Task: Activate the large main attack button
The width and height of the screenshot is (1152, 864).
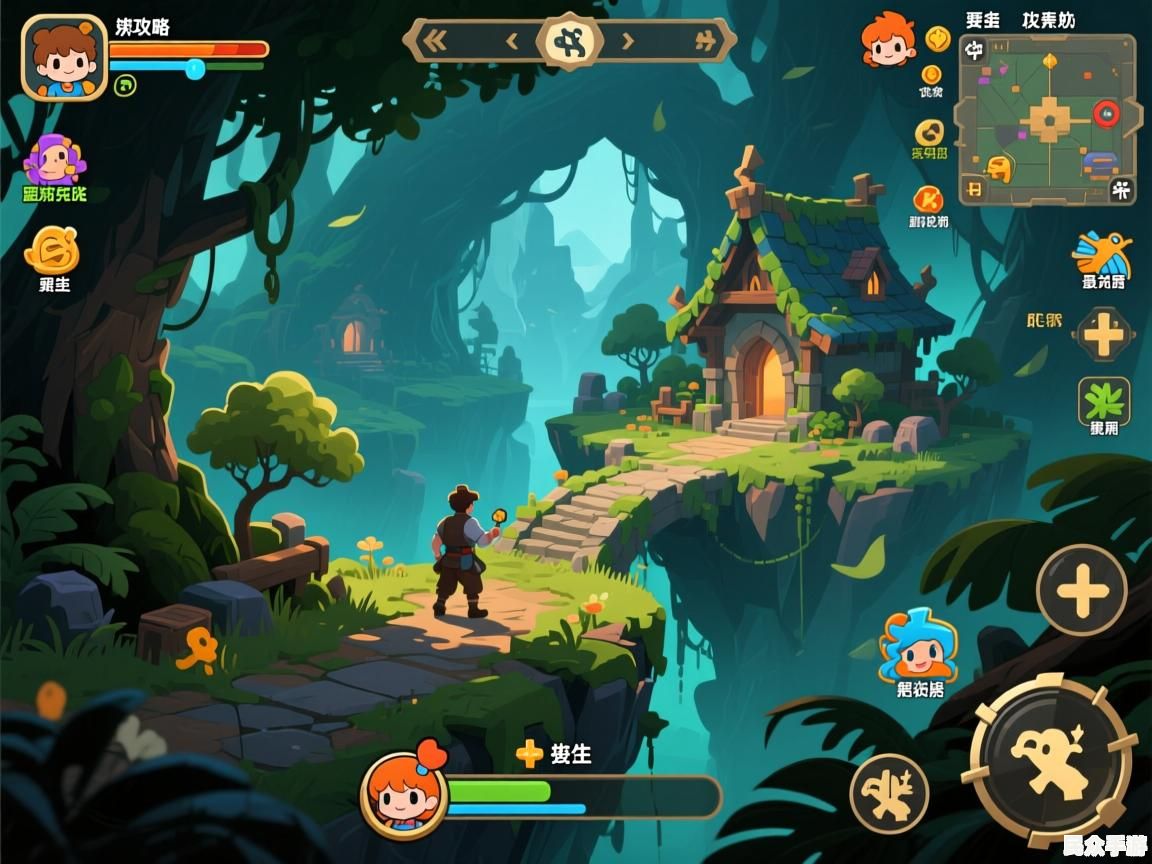Action: [x=1050, y=760]
